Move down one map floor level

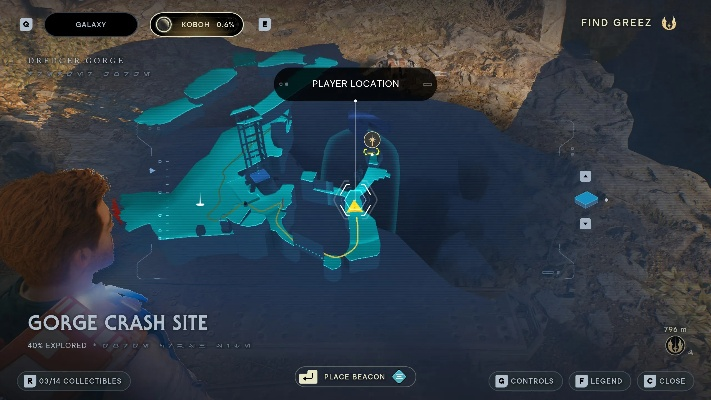point(585,223)
